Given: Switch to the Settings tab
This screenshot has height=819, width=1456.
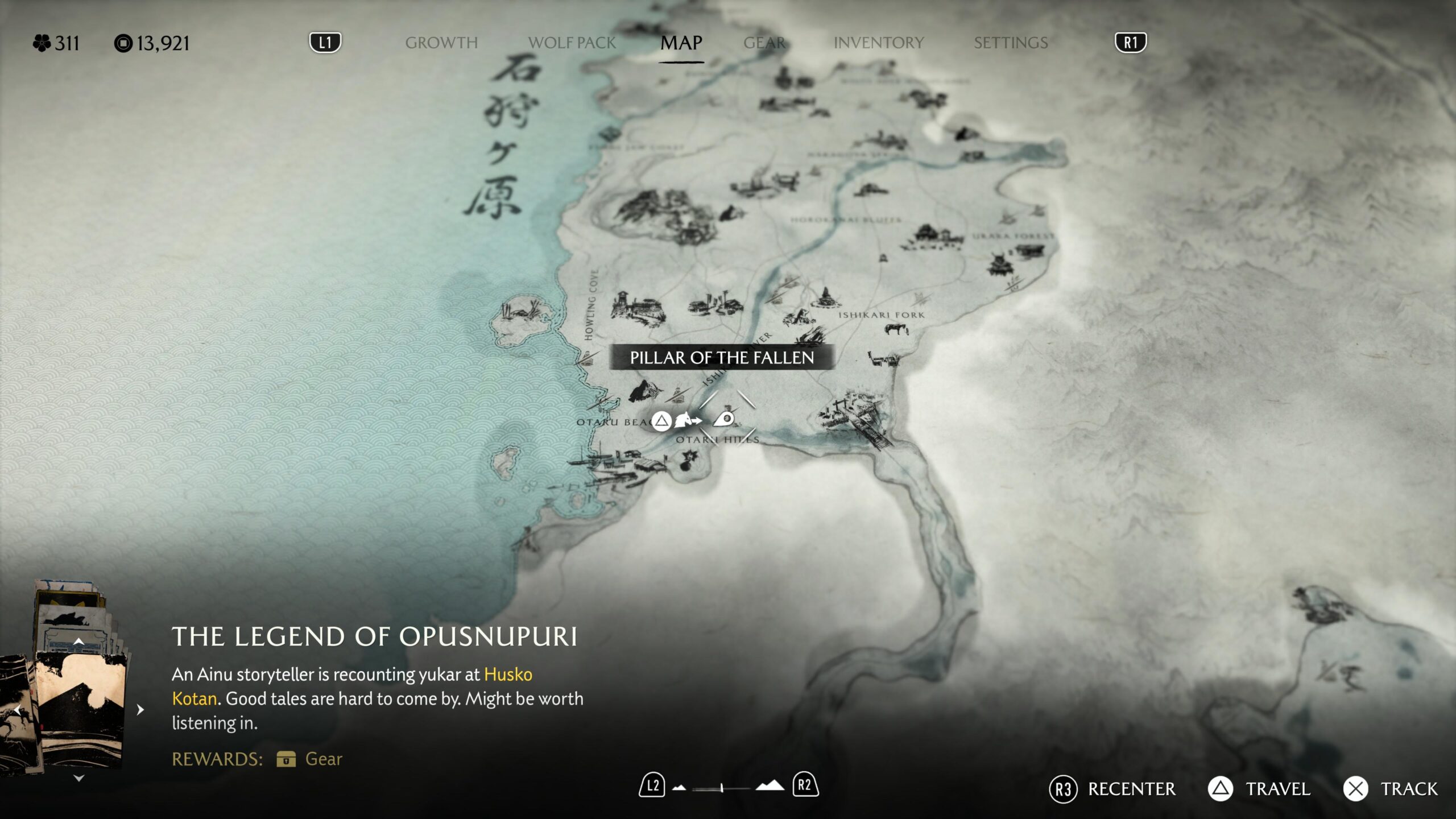Looking at the screenshot, I should [x=1010, y=43].
